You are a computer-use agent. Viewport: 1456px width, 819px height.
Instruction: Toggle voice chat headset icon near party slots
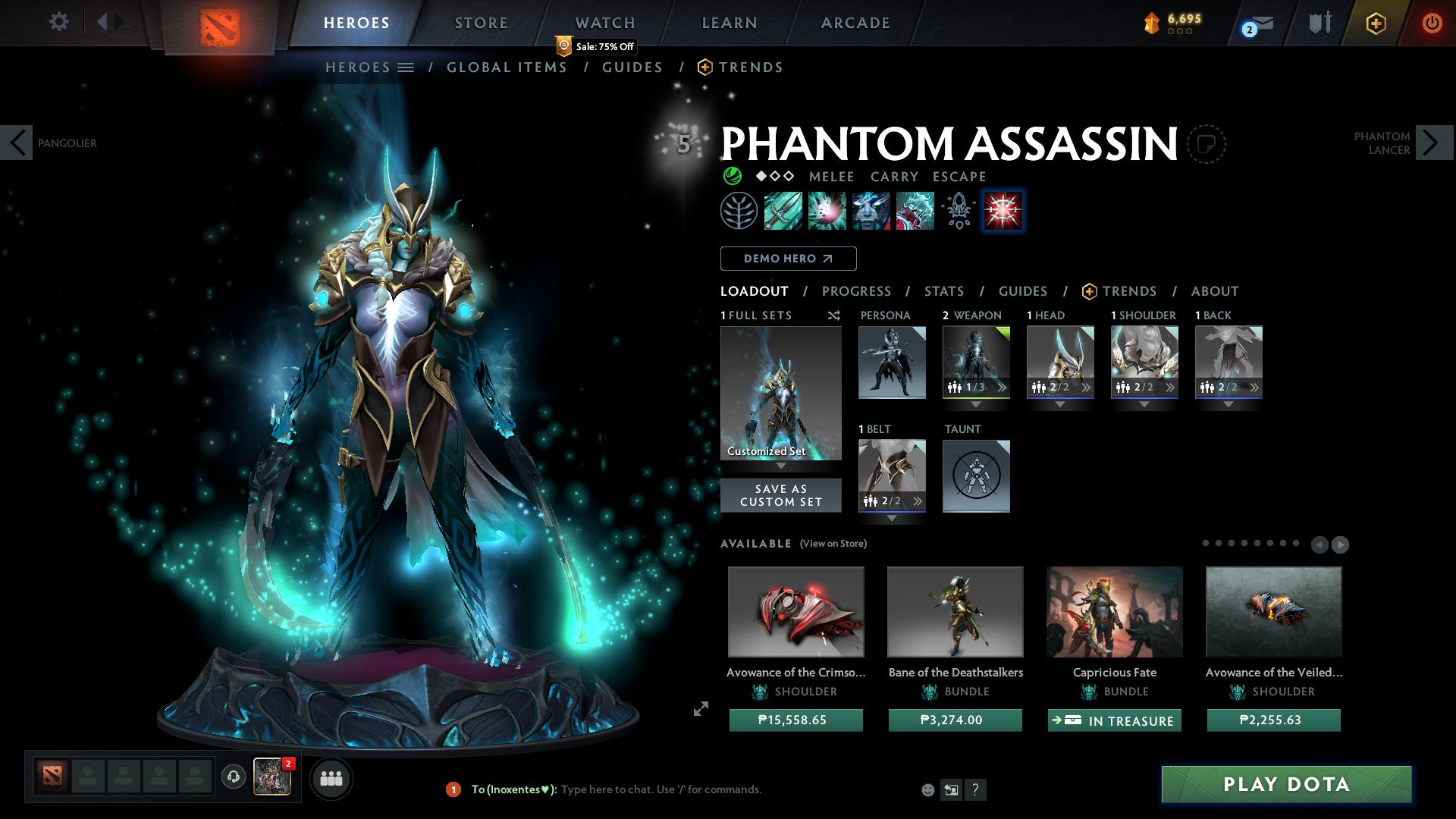232,777
